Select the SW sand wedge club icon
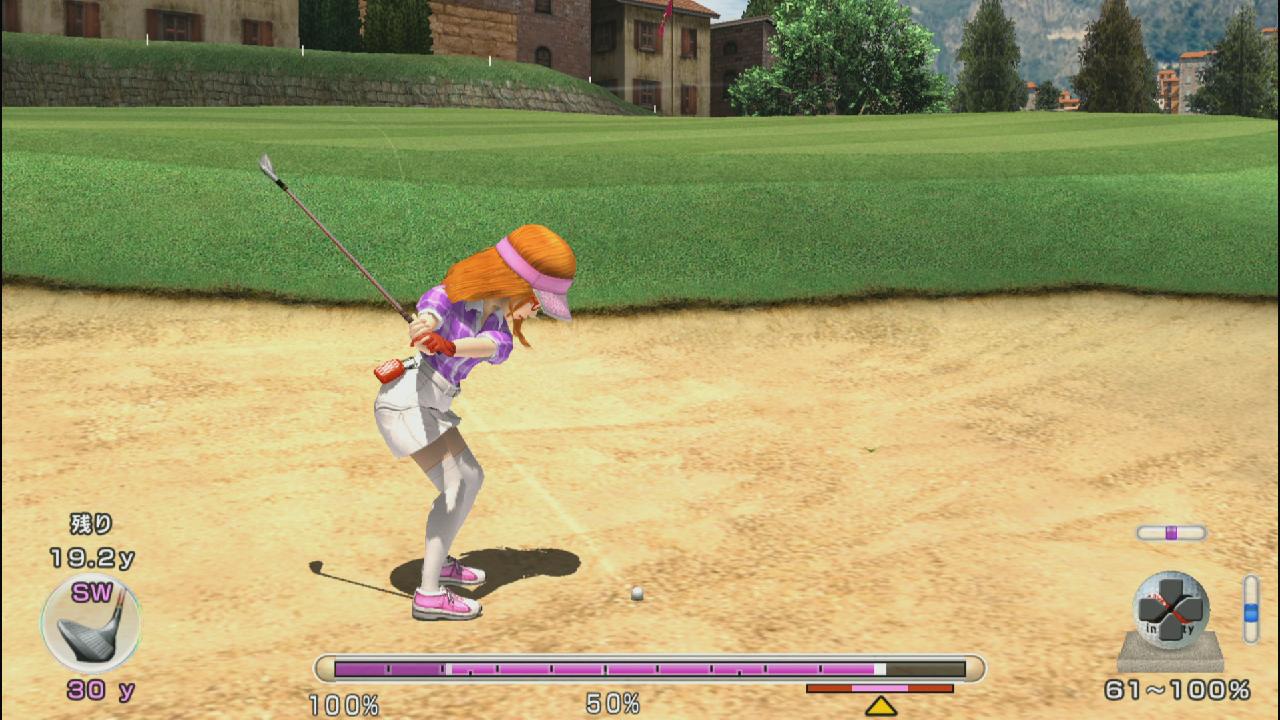The width and height of the screenshot is (1280, 720). tap(91, 624)
